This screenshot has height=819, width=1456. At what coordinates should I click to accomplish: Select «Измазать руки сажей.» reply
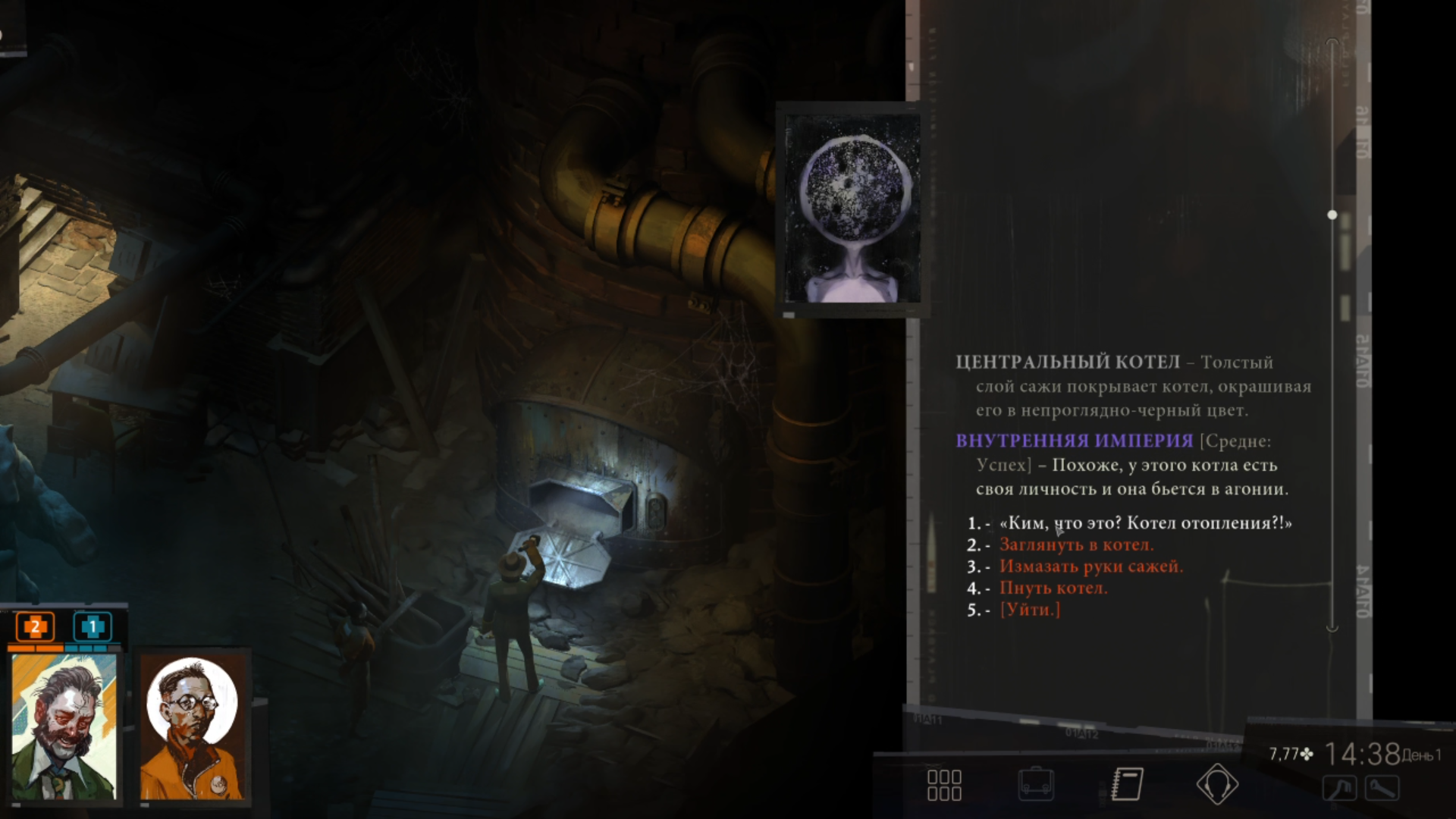(1090, 566)
